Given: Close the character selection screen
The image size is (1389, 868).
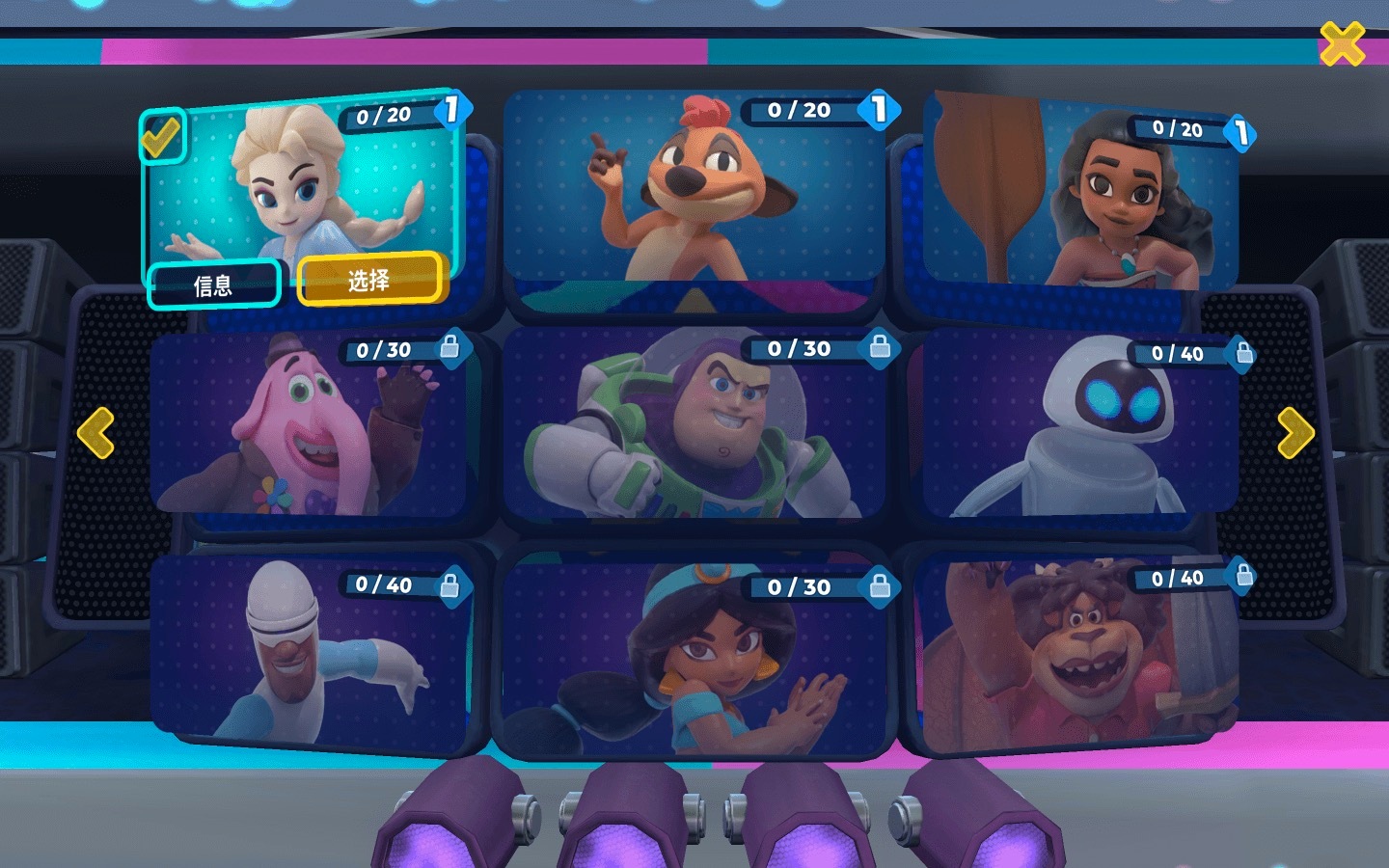Looking at the screenshot, I should click(1342, 44).
